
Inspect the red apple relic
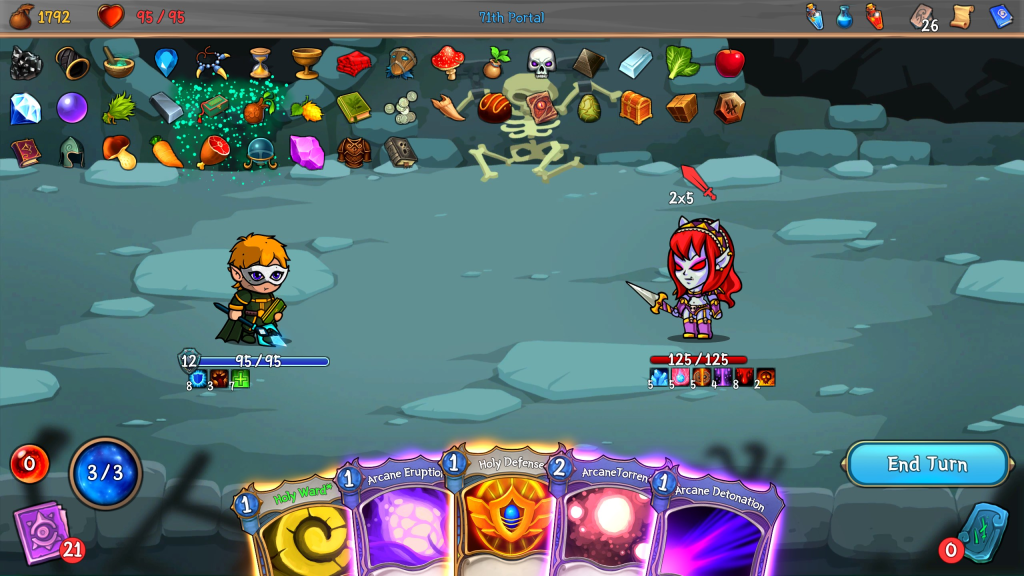coord(729,63)
